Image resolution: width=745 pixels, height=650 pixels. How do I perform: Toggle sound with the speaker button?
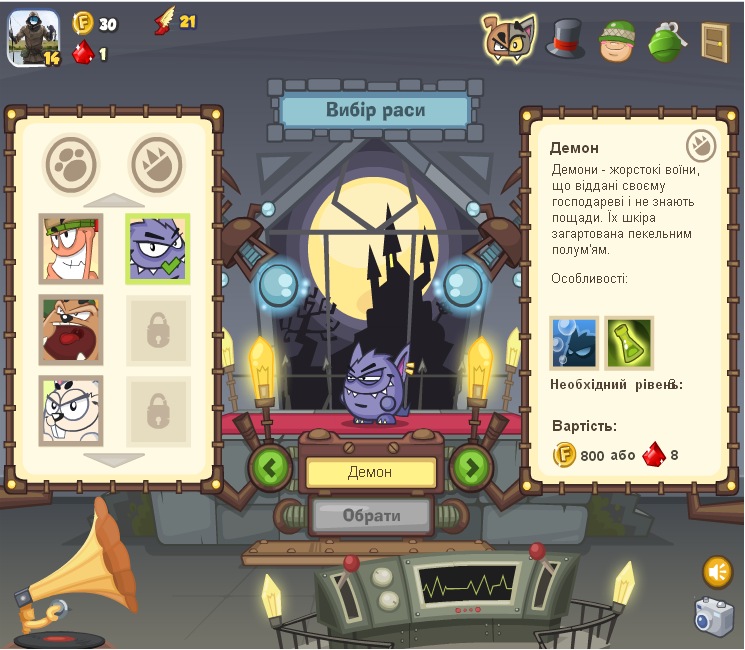717,572
